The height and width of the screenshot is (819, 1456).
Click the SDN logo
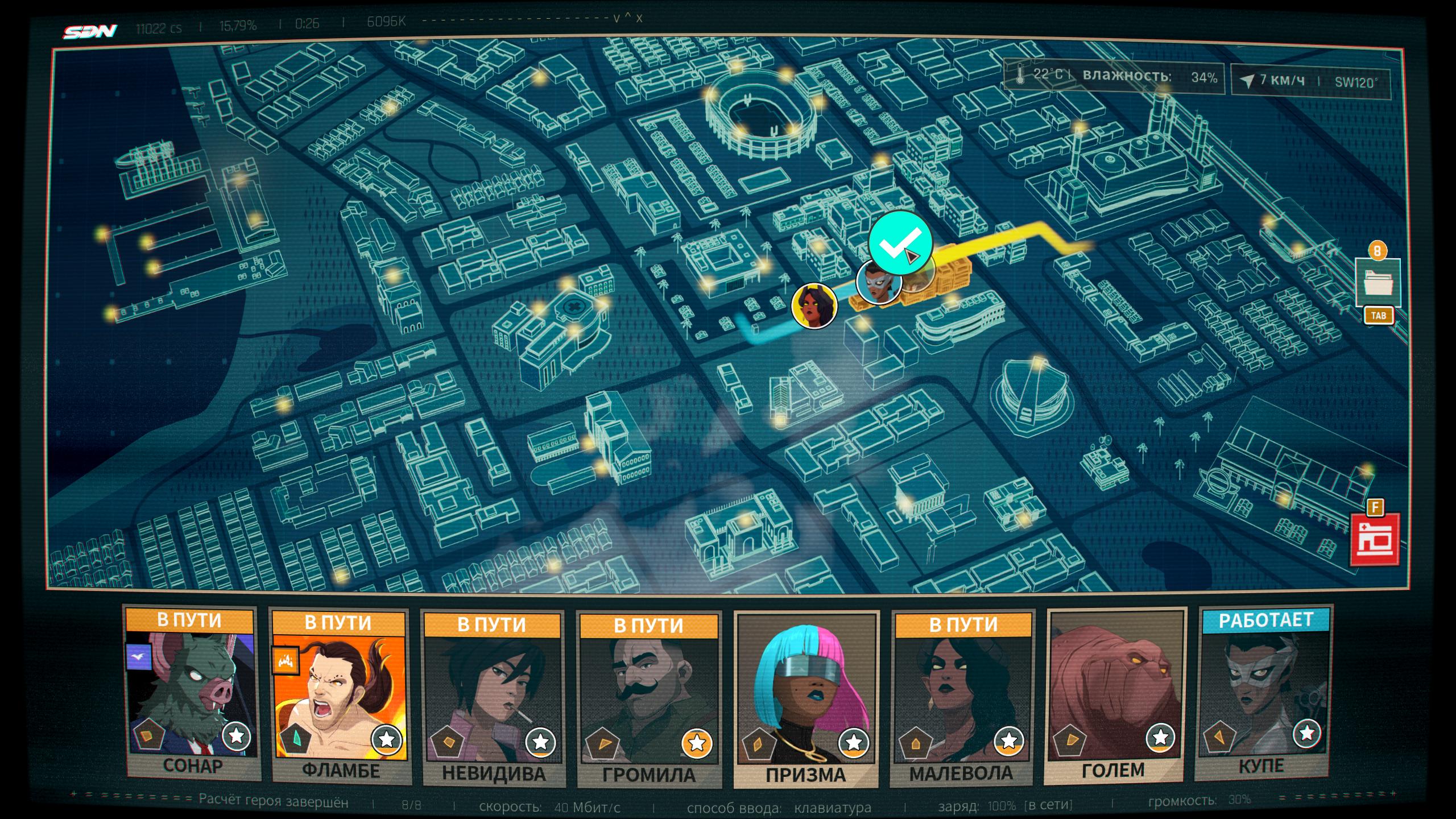pos(90,31)
